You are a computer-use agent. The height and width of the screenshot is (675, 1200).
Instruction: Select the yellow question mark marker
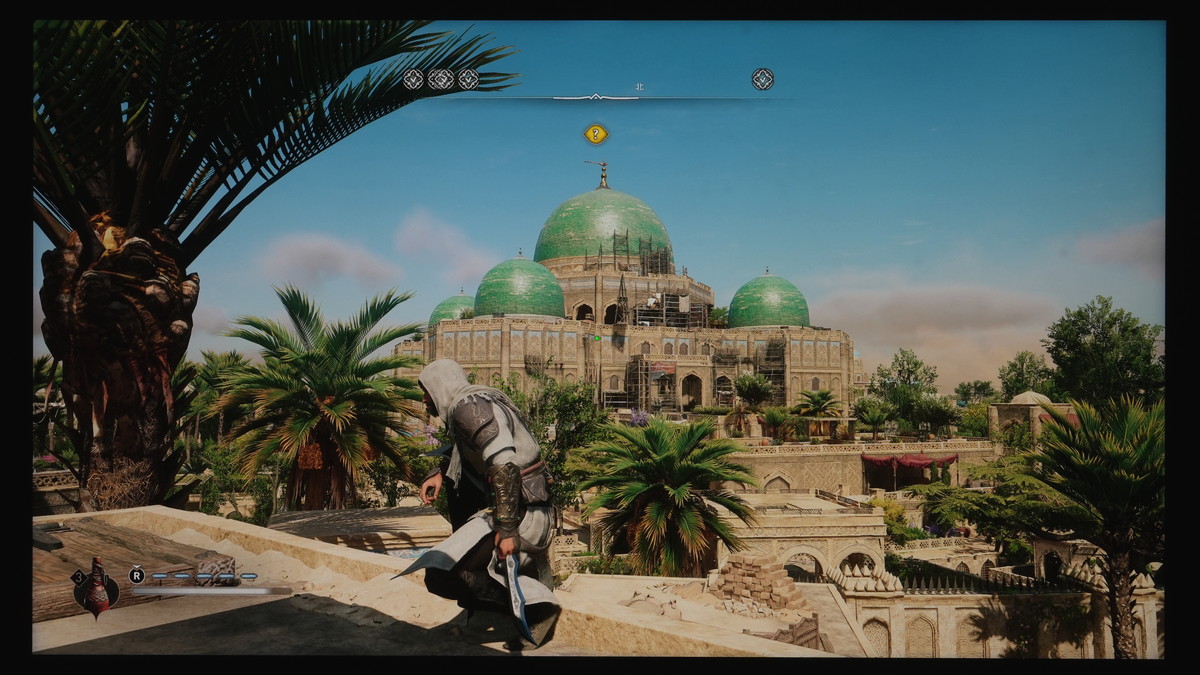[x=596, y=133]
